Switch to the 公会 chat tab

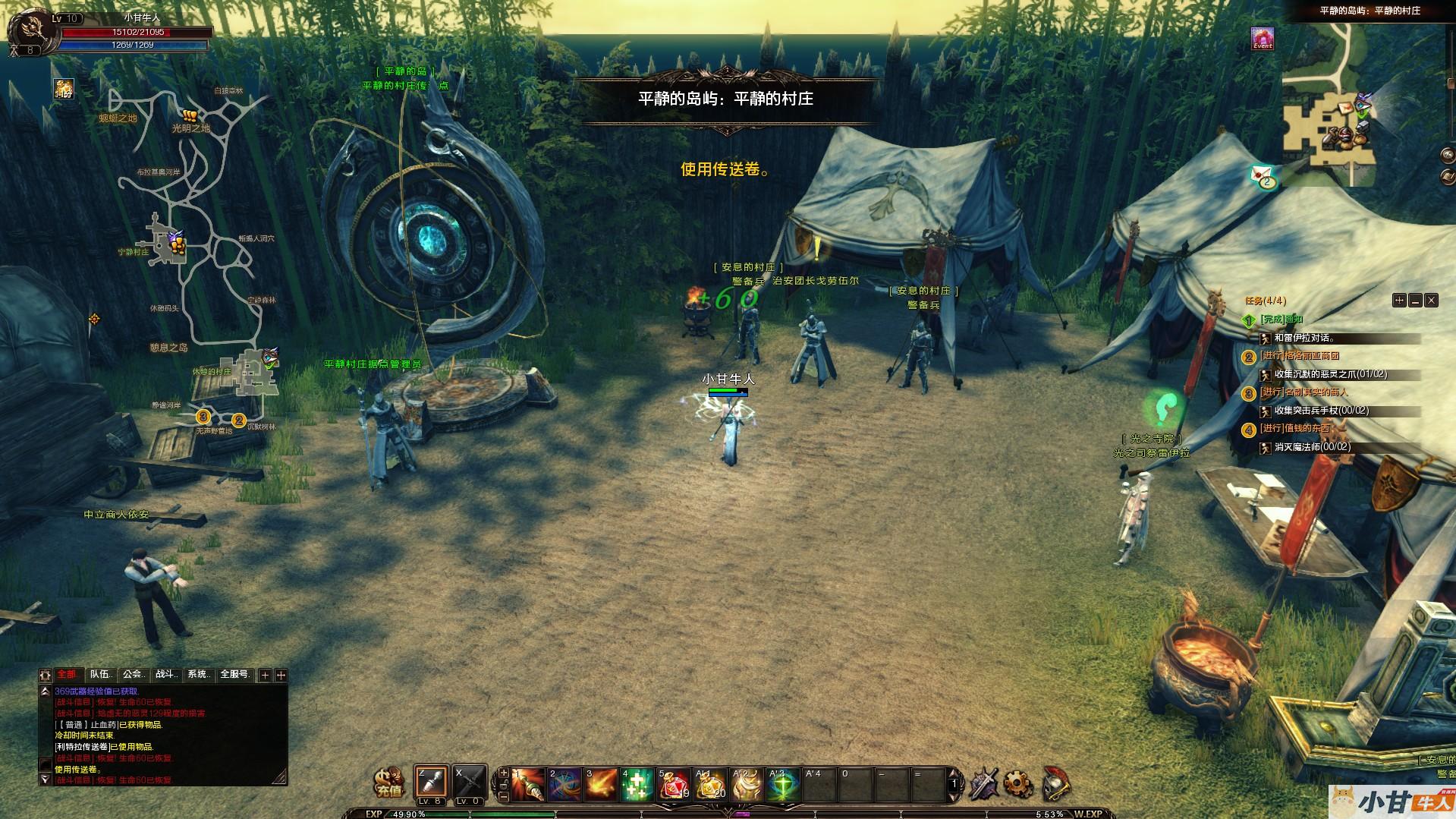click(134, 674)
